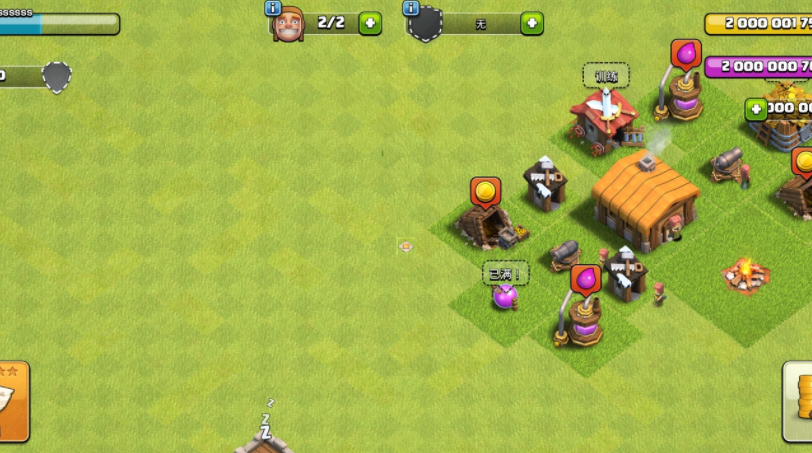Select the 训练 bubble above the barracks
This screenshot has height=453, width=812.
tap(606, 76)
